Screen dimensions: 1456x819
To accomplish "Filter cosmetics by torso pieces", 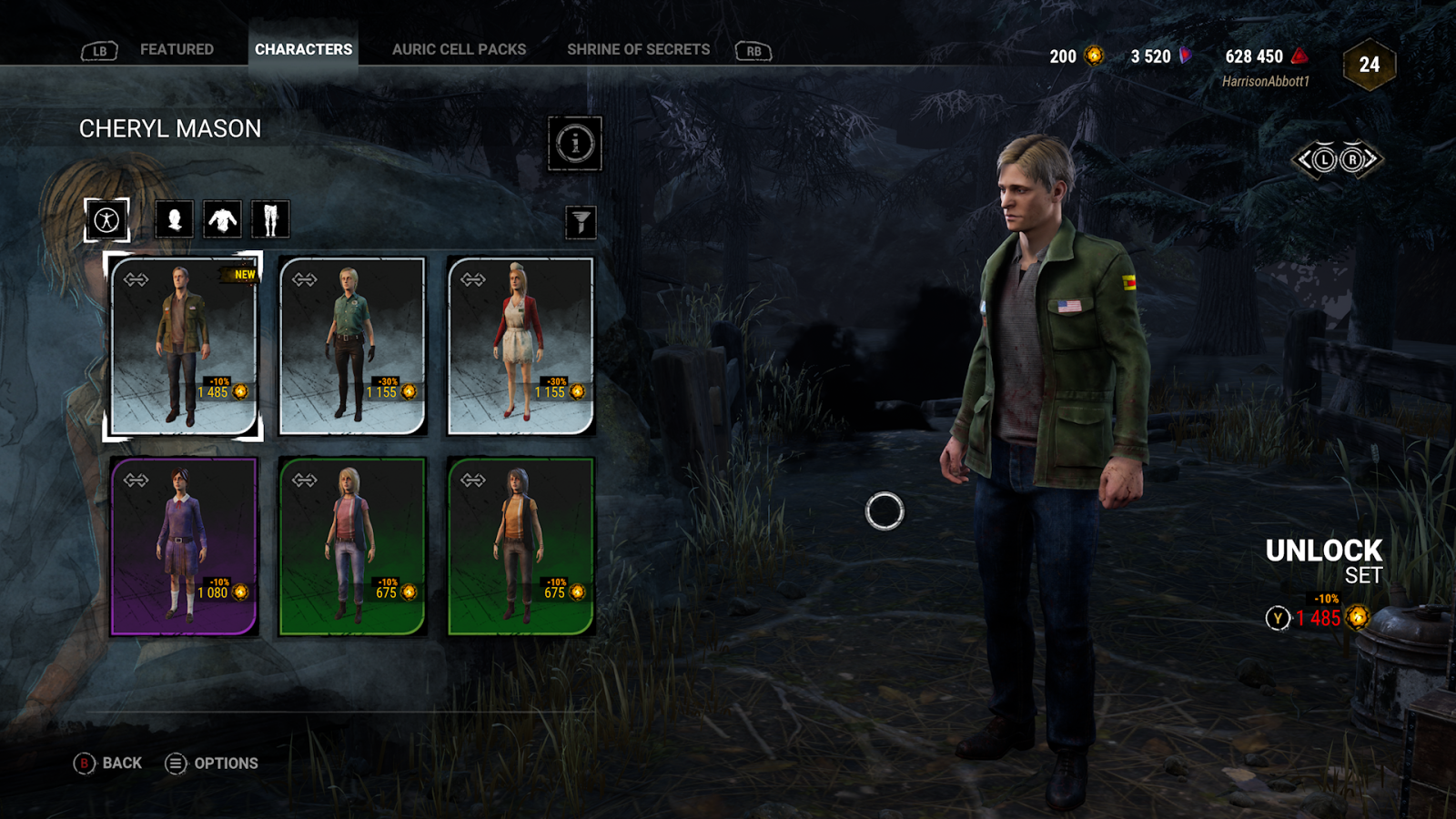I will coord(222,219).
